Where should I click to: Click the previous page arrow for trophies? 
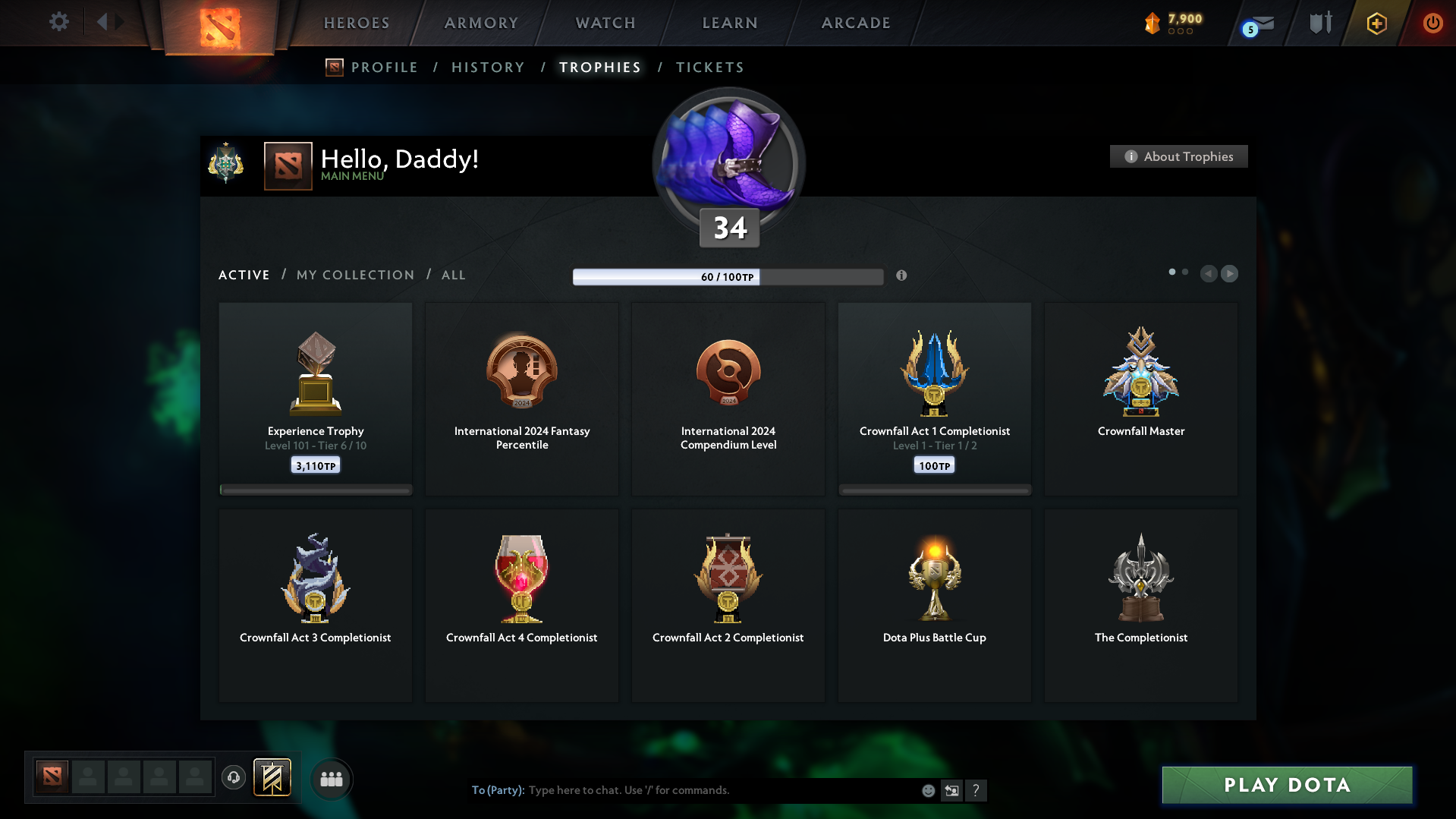point(1209,274)
